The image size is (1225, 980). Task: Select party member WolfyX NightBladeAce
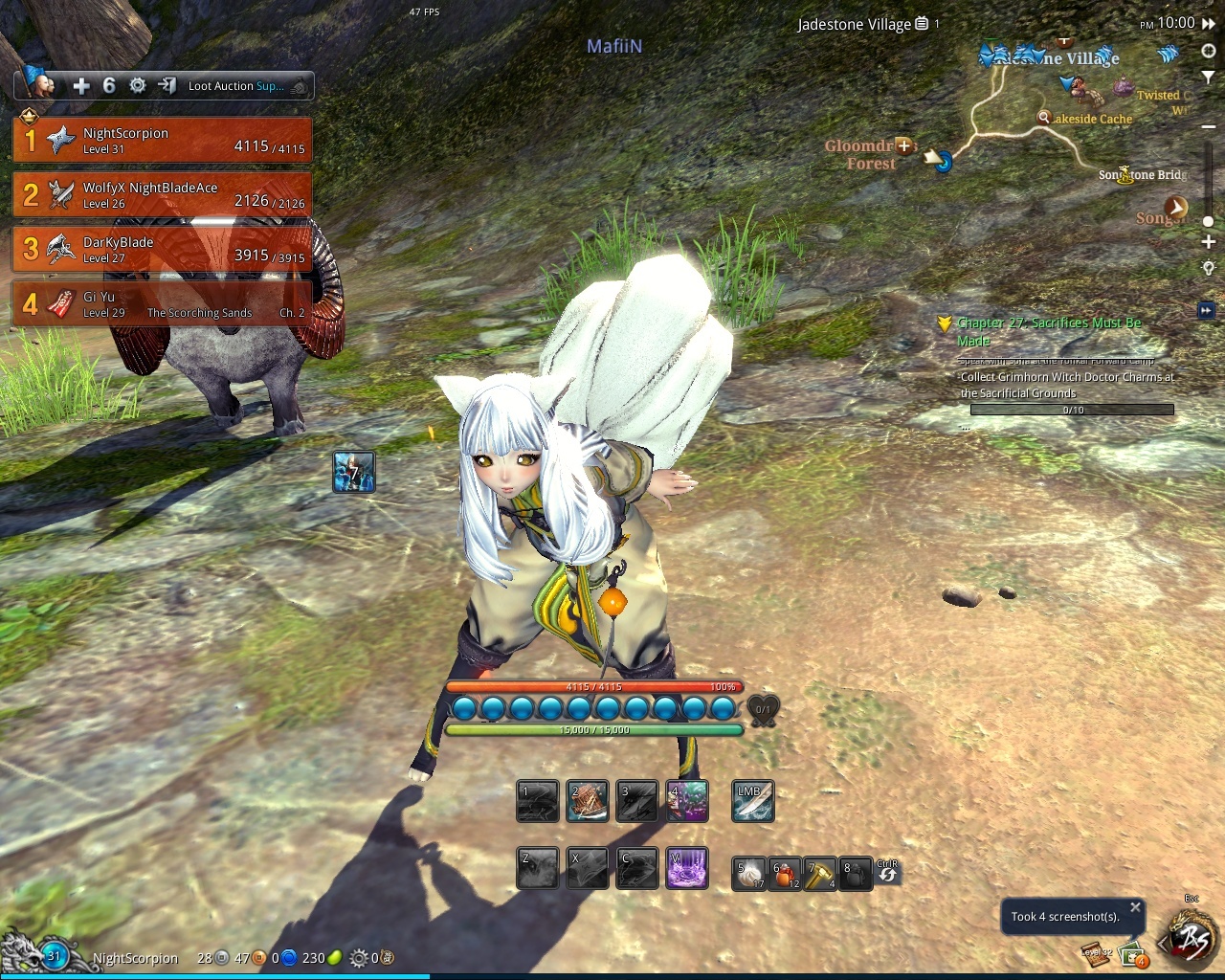pyautogui.click(x=163, y=195)
